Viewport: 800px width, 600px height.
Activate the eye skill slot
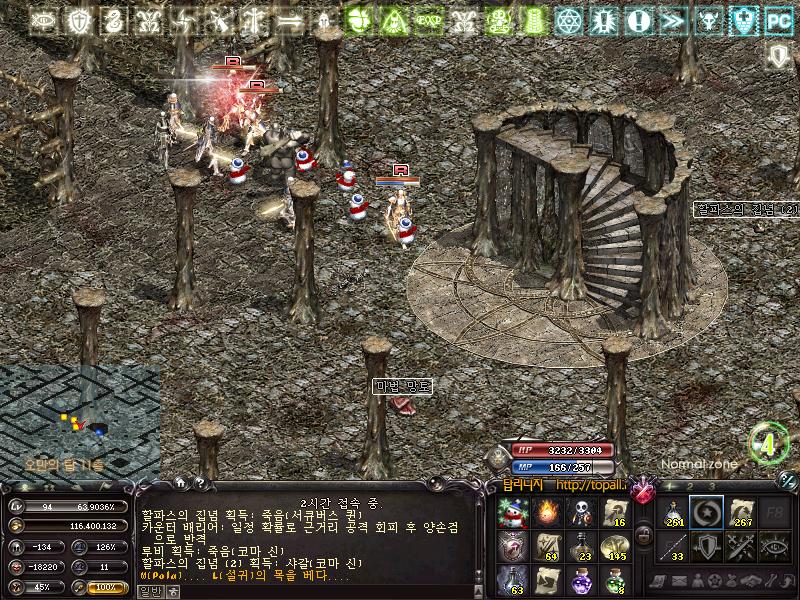click(775, 547)
